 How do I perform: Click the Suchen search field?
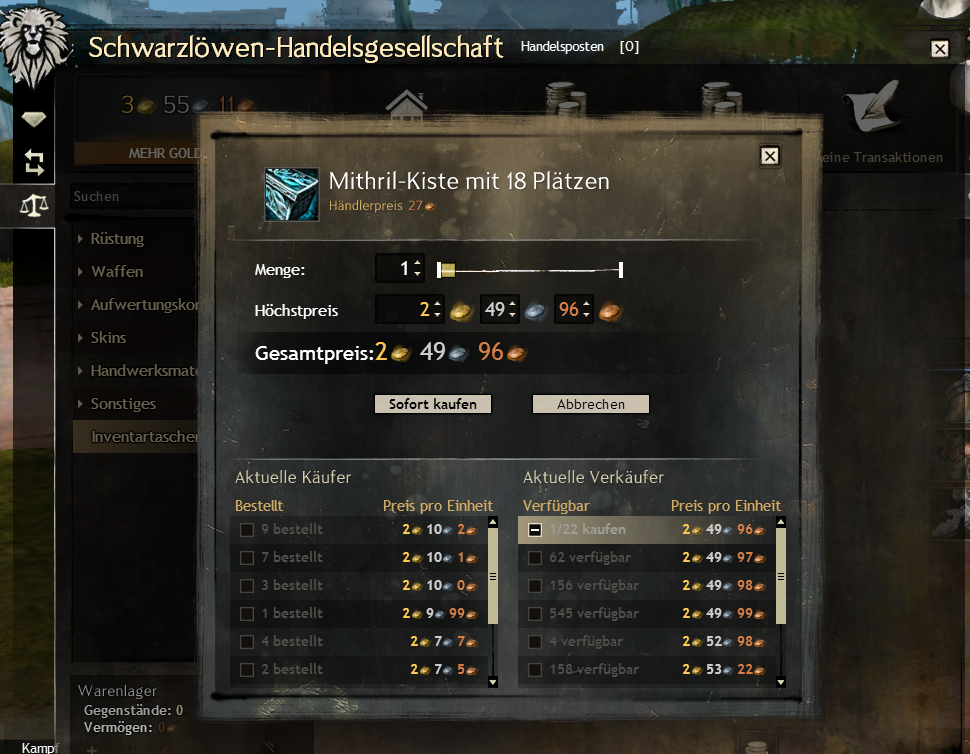click(130, 197)
